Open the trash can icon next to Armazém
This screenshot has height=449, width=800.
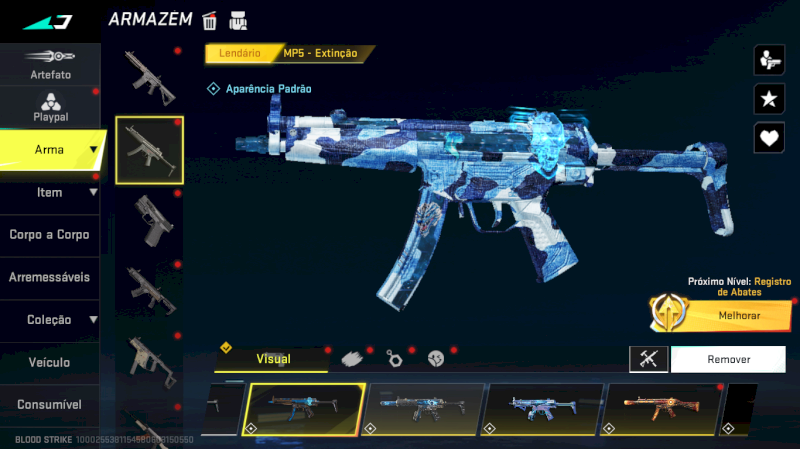click(x=210, y=20)
